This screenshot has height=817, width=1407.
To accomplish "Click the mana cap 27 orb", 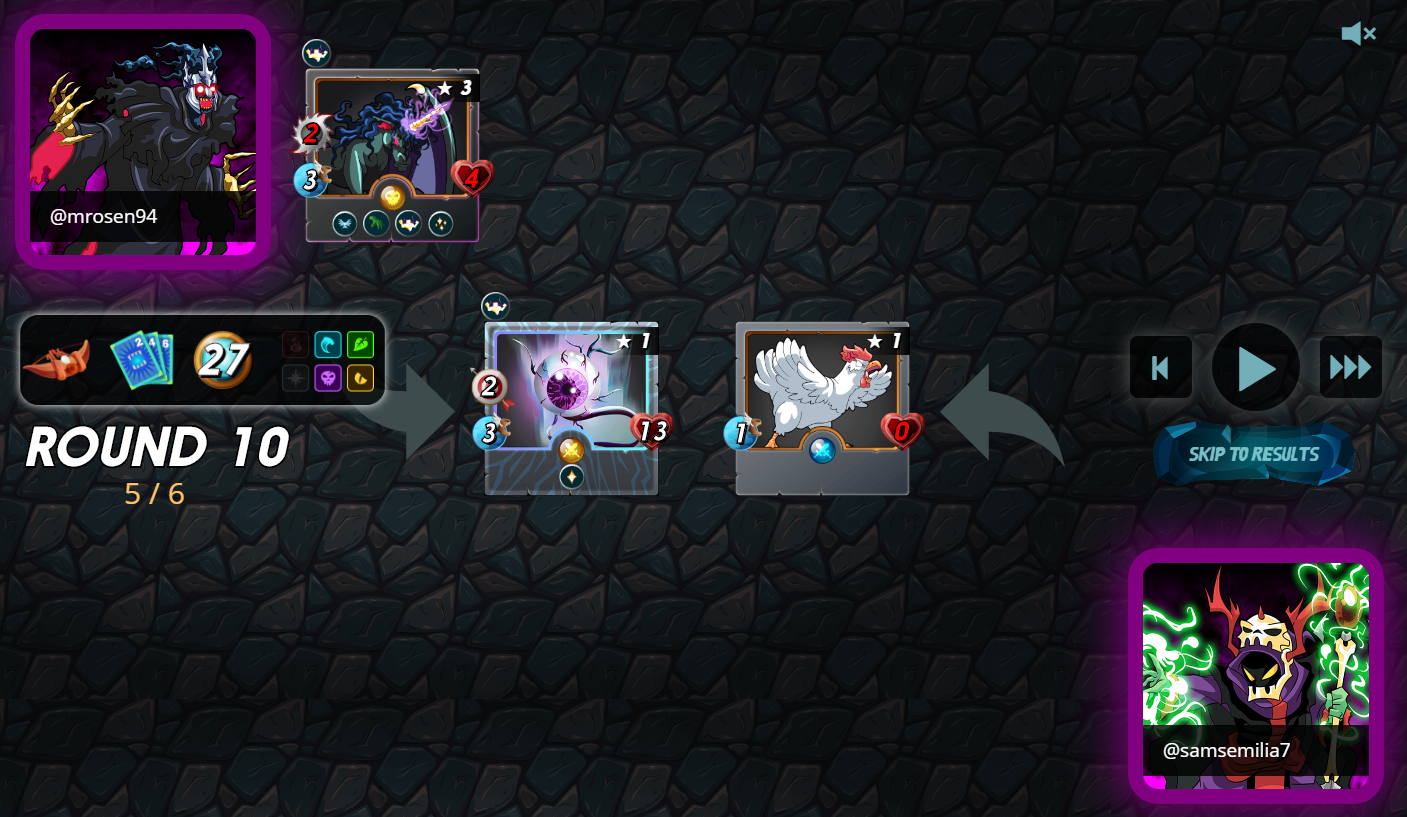I will coord(222,361).
